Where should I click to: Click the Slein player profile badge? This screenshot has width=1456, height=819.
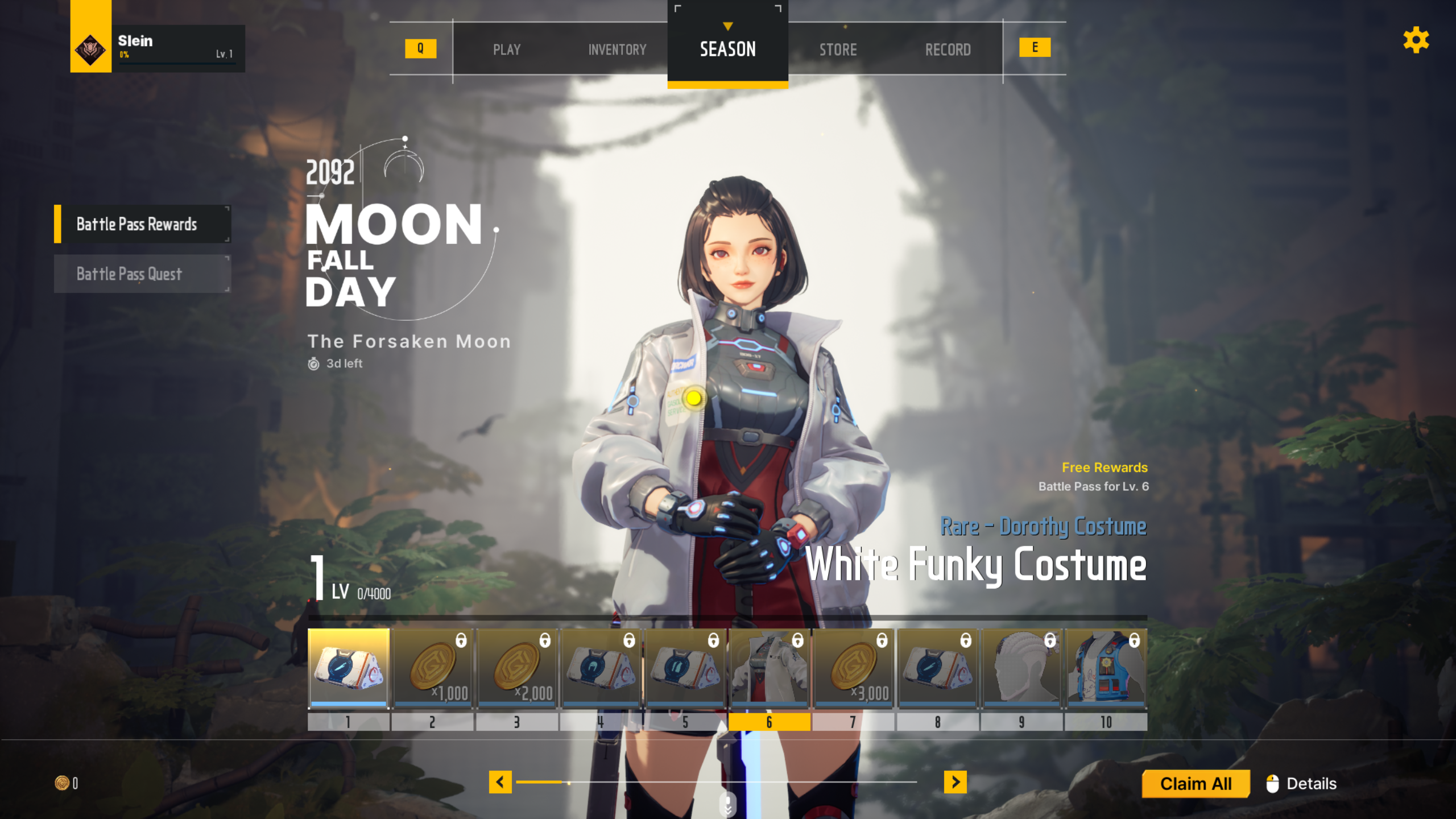point(158,48)
